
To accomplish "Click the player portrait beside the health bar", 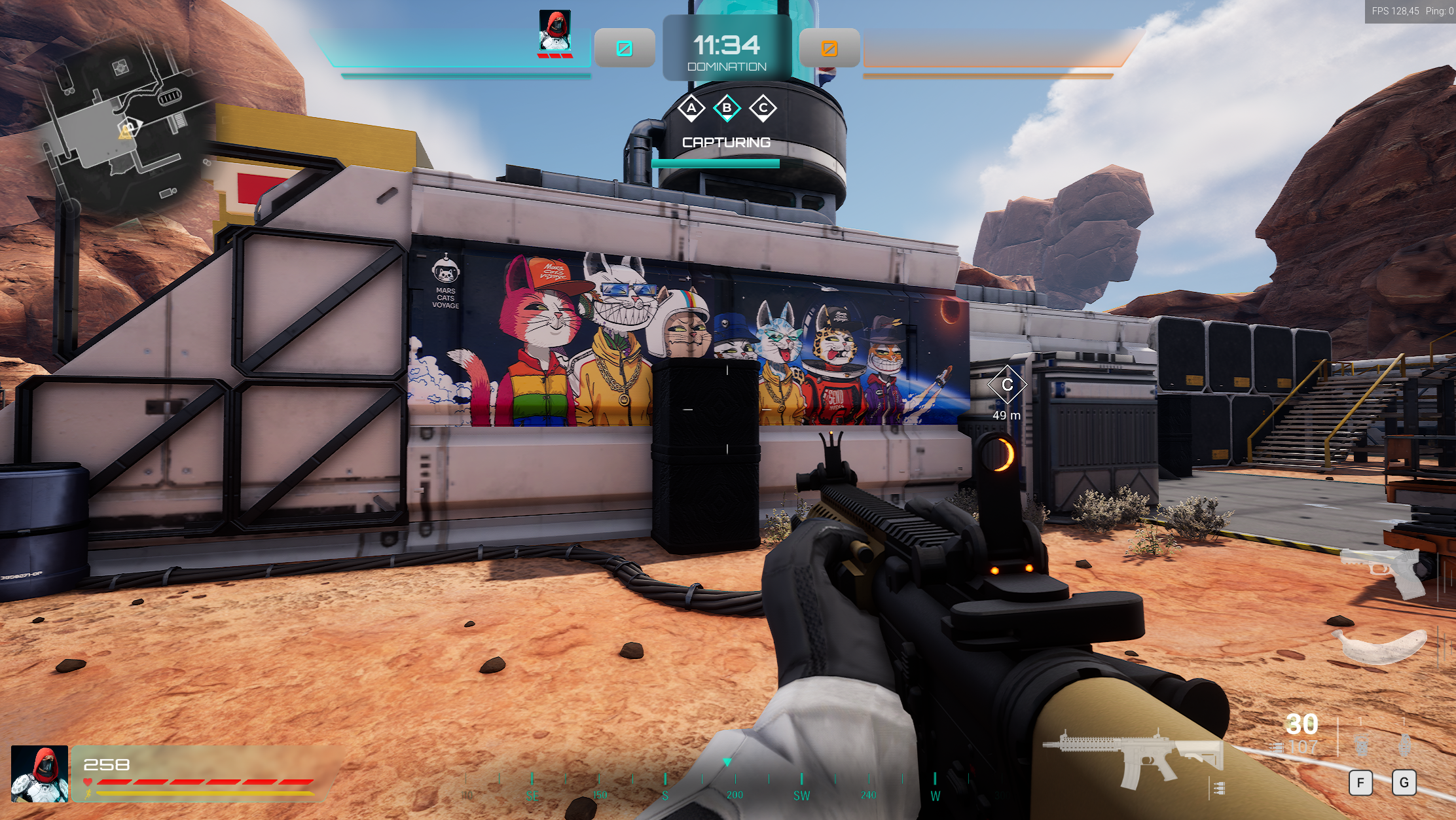I will pos(40,774).
